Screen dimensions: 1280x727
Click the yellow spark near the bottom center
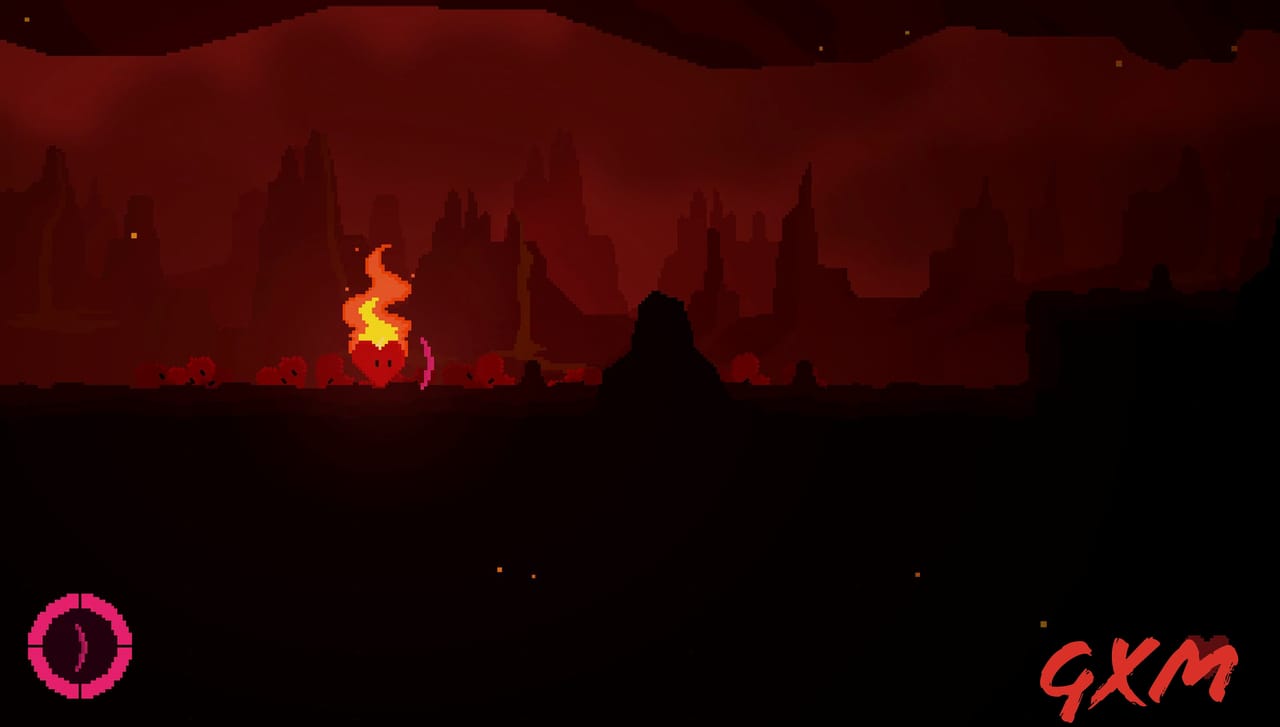coord(498,569)
